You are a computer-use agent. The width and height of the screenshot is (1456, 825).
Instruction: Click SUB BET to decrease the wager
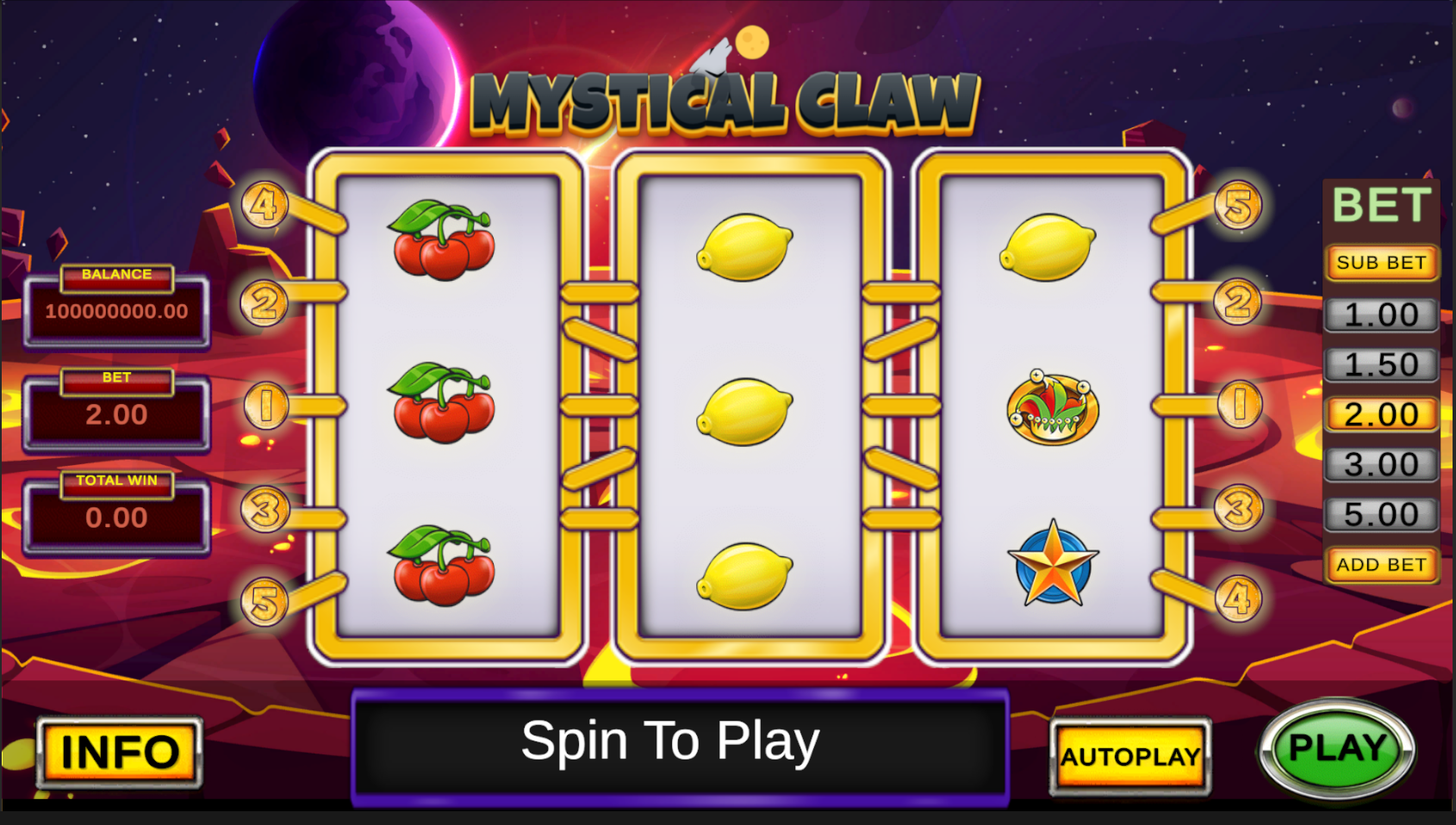1380,264
